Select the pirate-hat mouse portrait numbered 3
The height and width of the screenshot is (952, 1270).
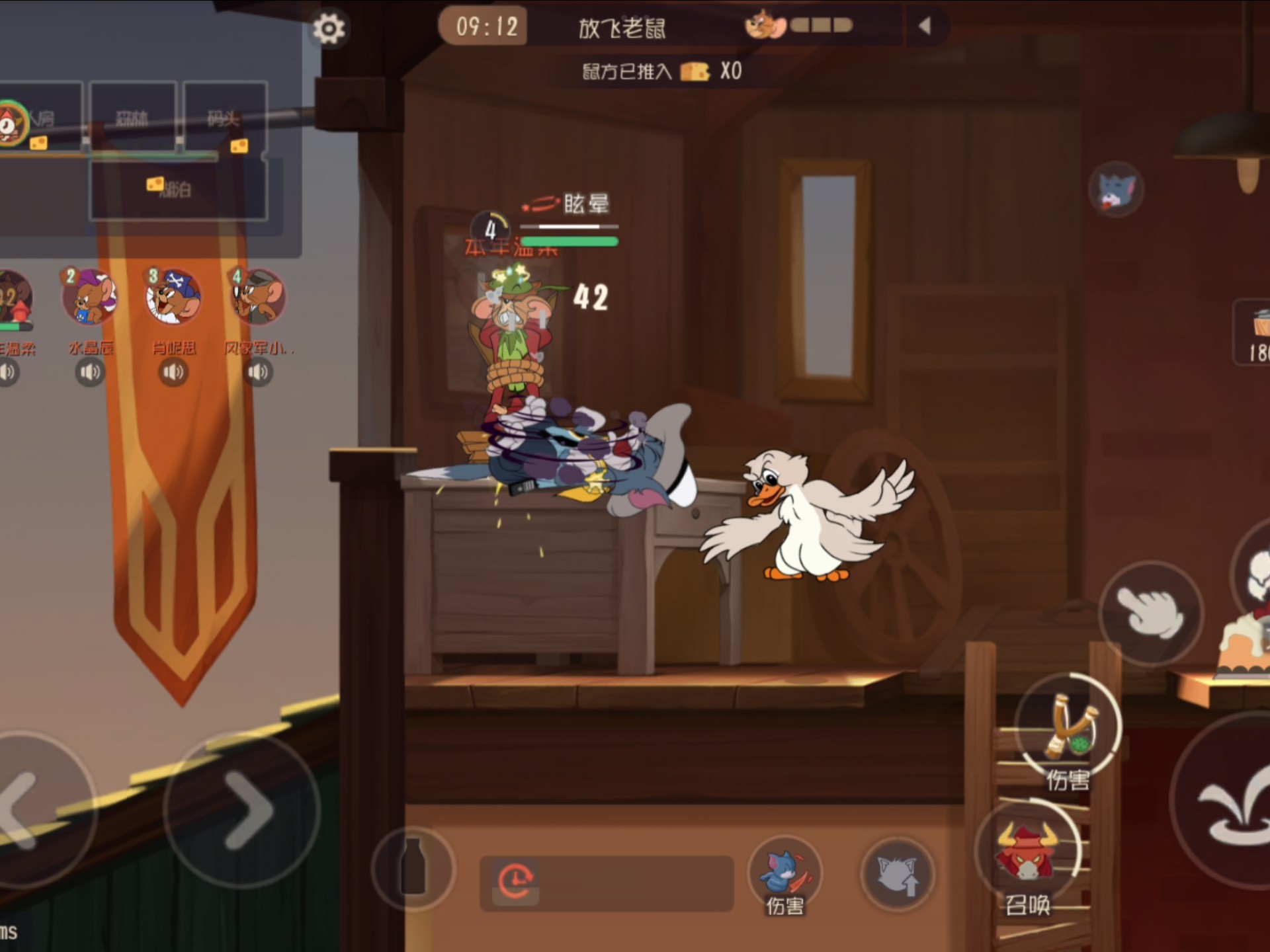click(x=173, y=297)
